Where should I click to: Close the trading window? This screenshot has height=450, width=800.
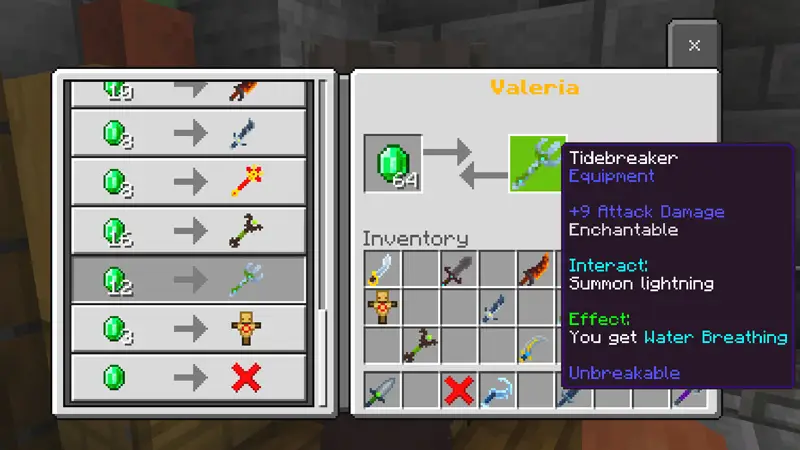point(694,45)
